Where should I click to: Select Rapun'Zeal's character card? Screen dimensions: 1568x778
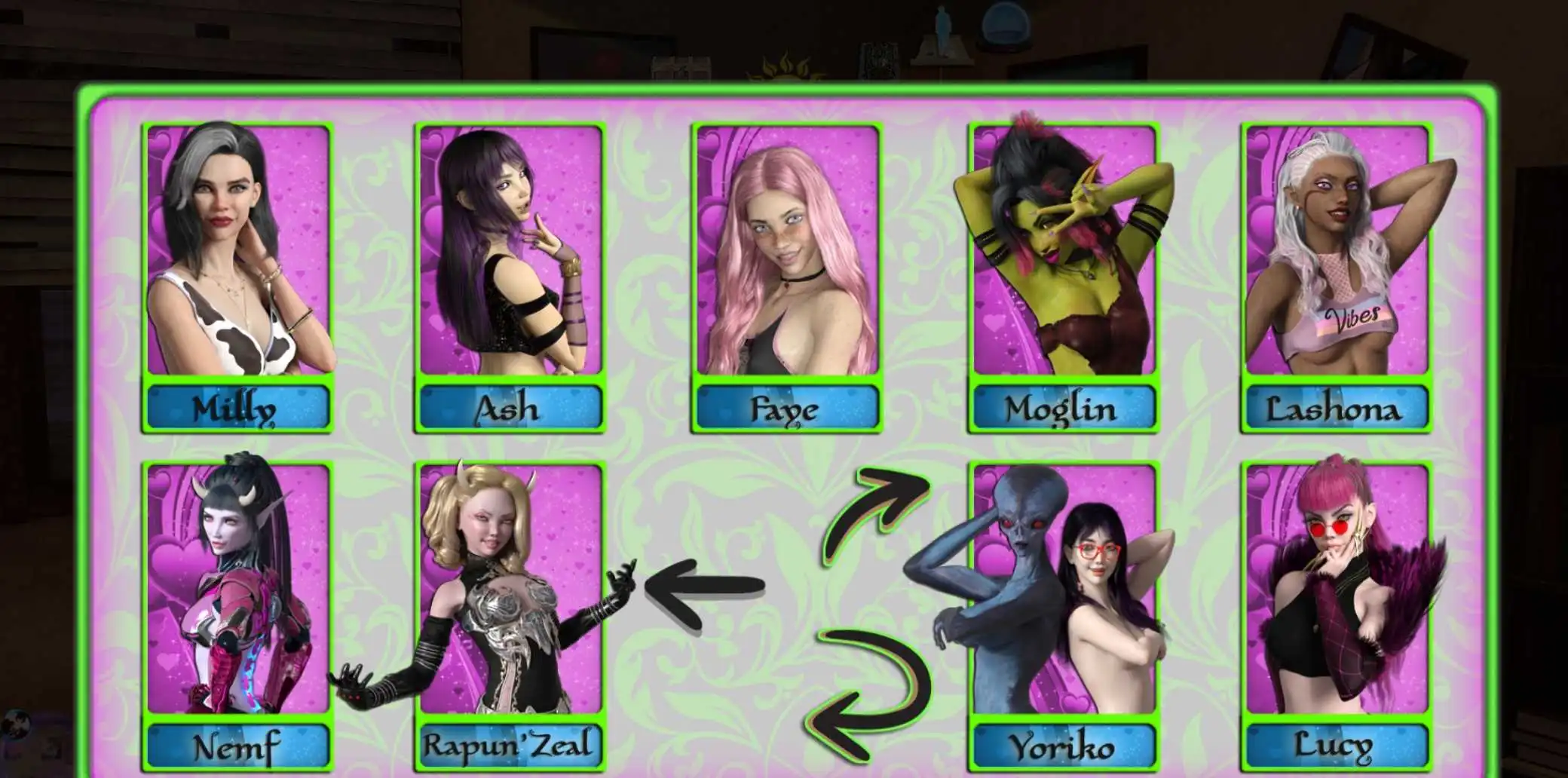pos(510,614)
